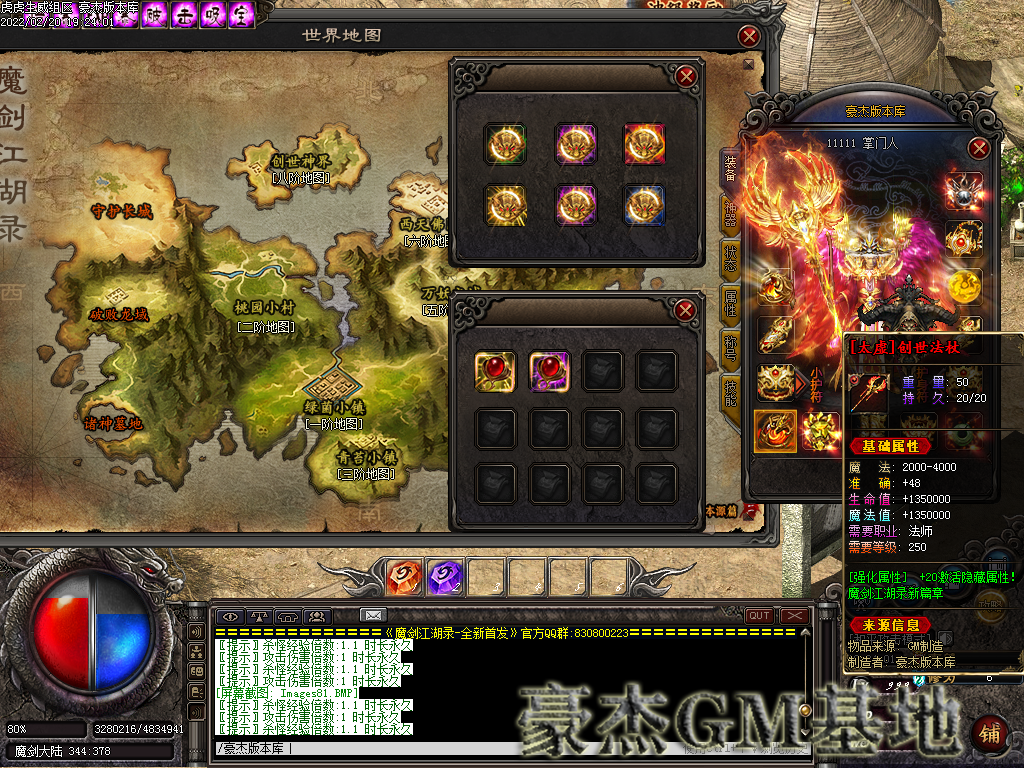Activate the purple swirl hotbar skill
The width and height of the screenshot is (1024, 768).
[443, 577]
